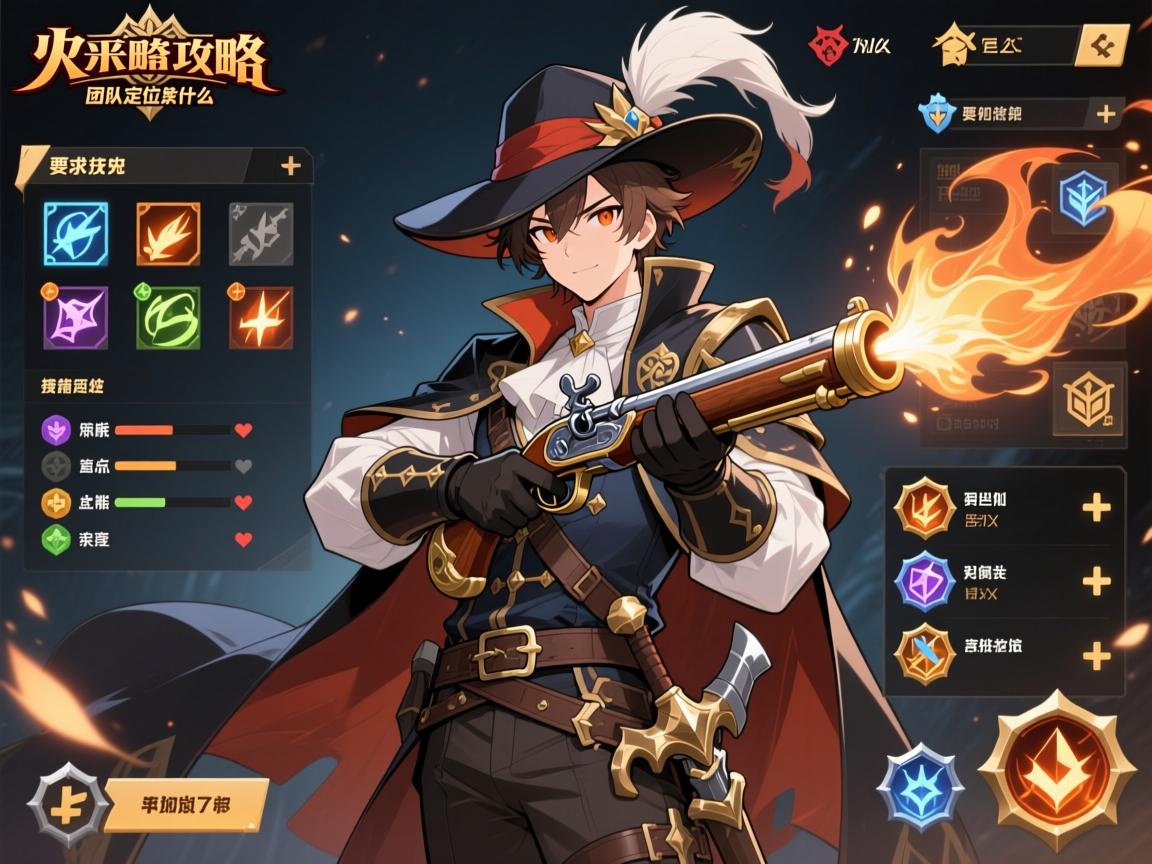Viewport: 1152px width, 864px height.
Task: Add the orange flame emblem entry
Action: point(1097,507)
